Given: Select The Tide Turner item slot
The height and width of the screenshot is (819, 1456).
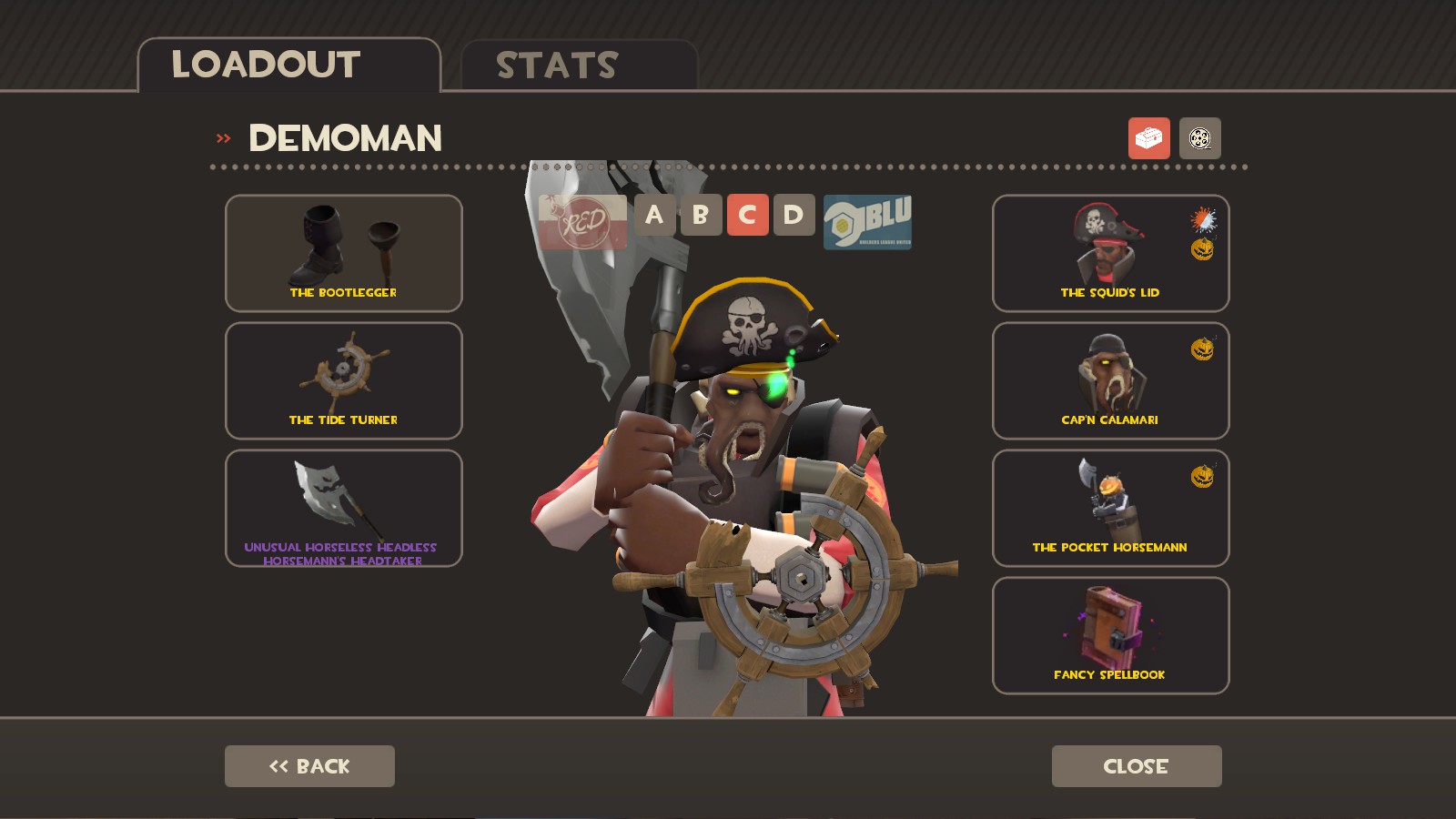Looking at the screenshot, I should [x=343, y=380].
